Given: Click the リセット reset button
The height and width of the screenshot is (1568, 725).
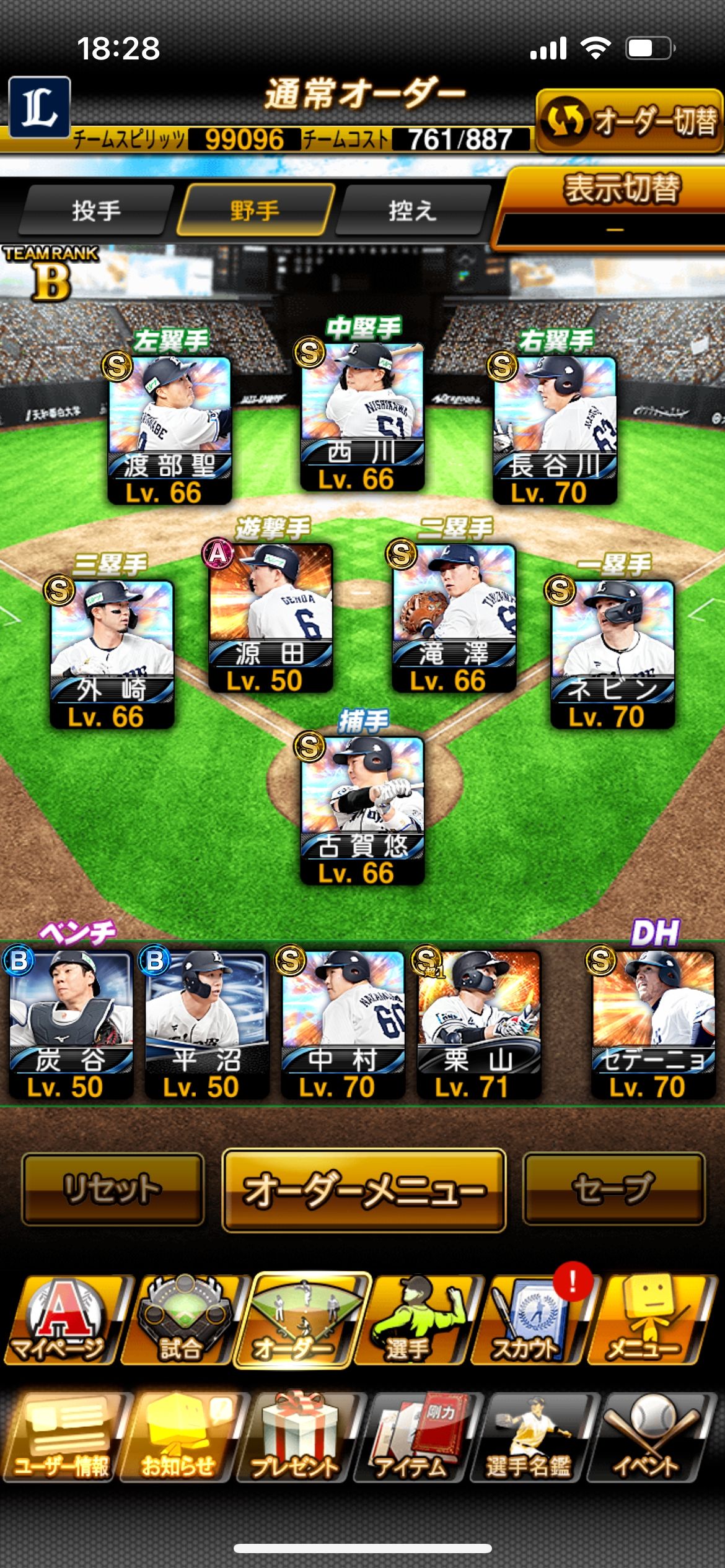Looking at the screenshot, I should click(113, 1189).
